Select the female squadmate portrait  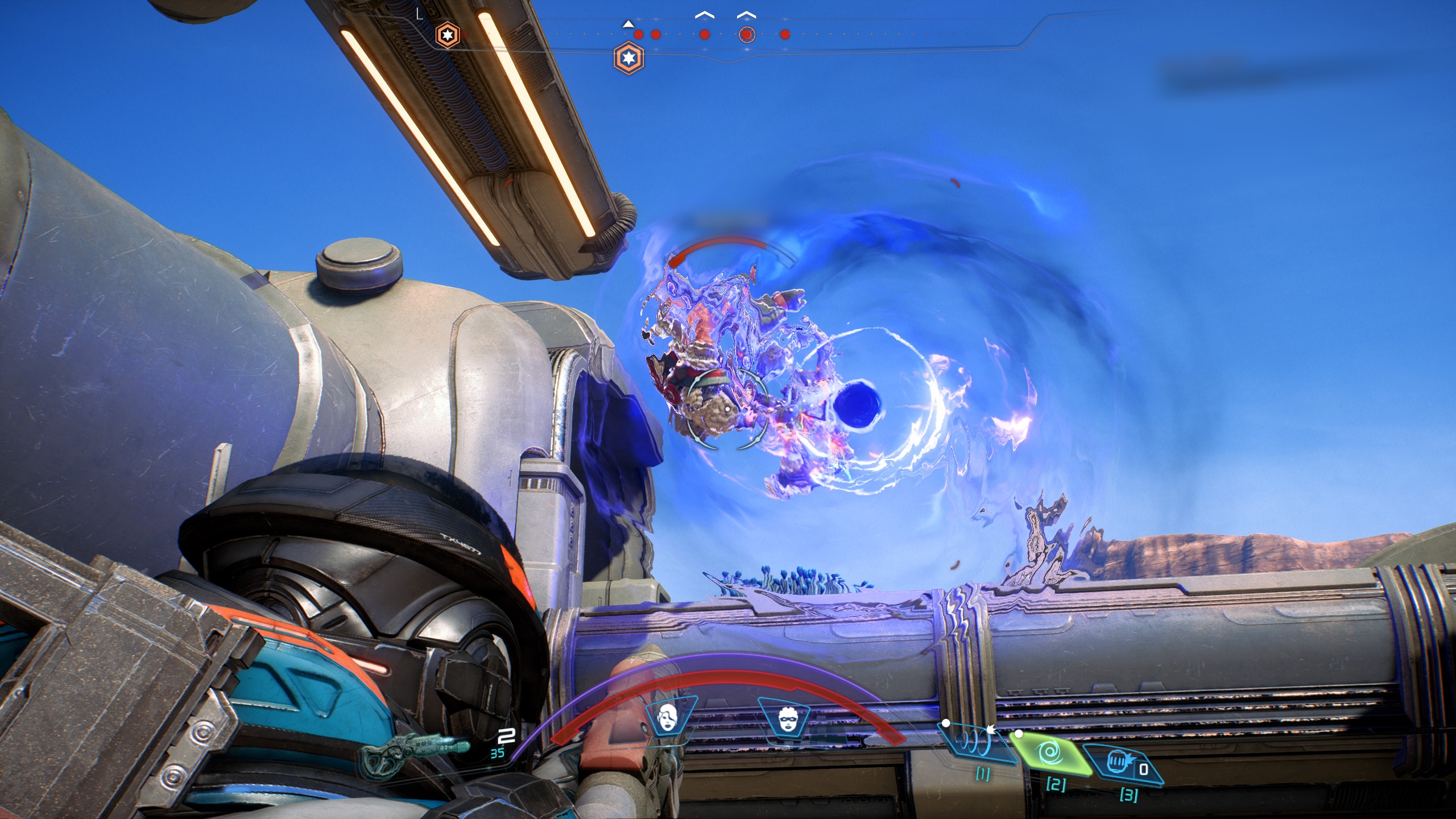click(668, 717)
